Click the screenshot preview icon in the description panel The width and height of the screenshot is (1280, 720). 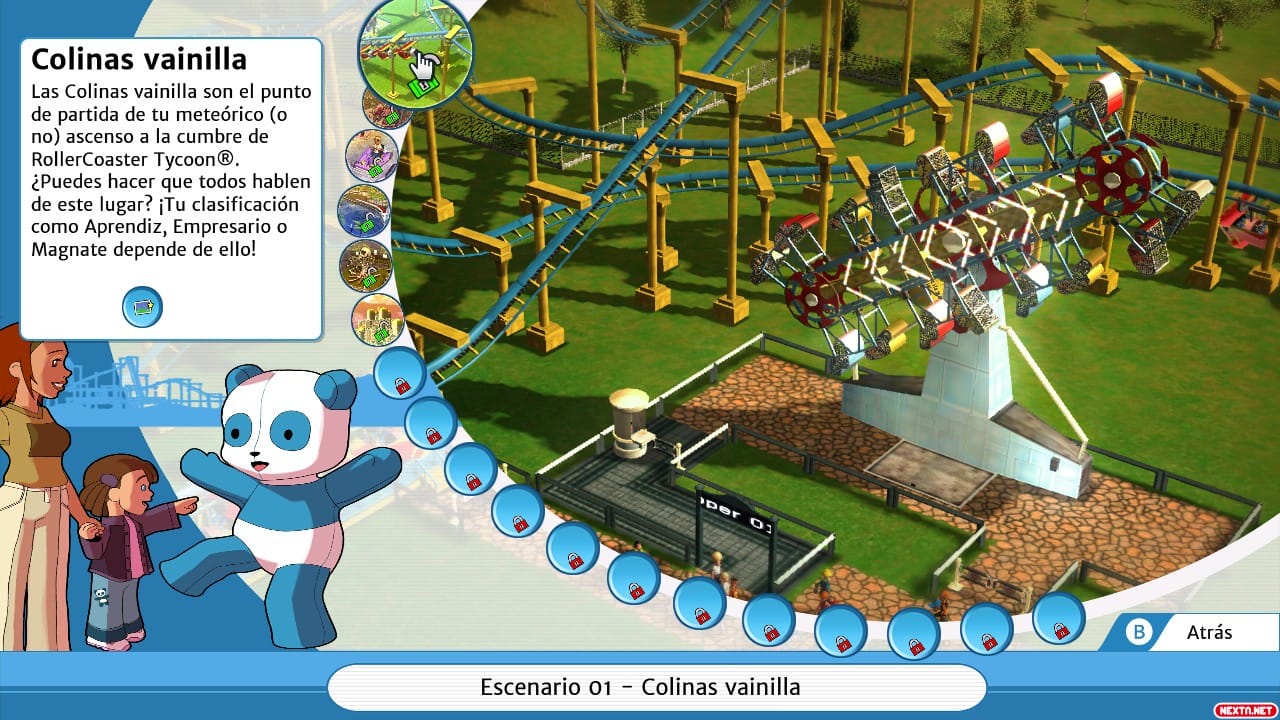click(143, 307)
